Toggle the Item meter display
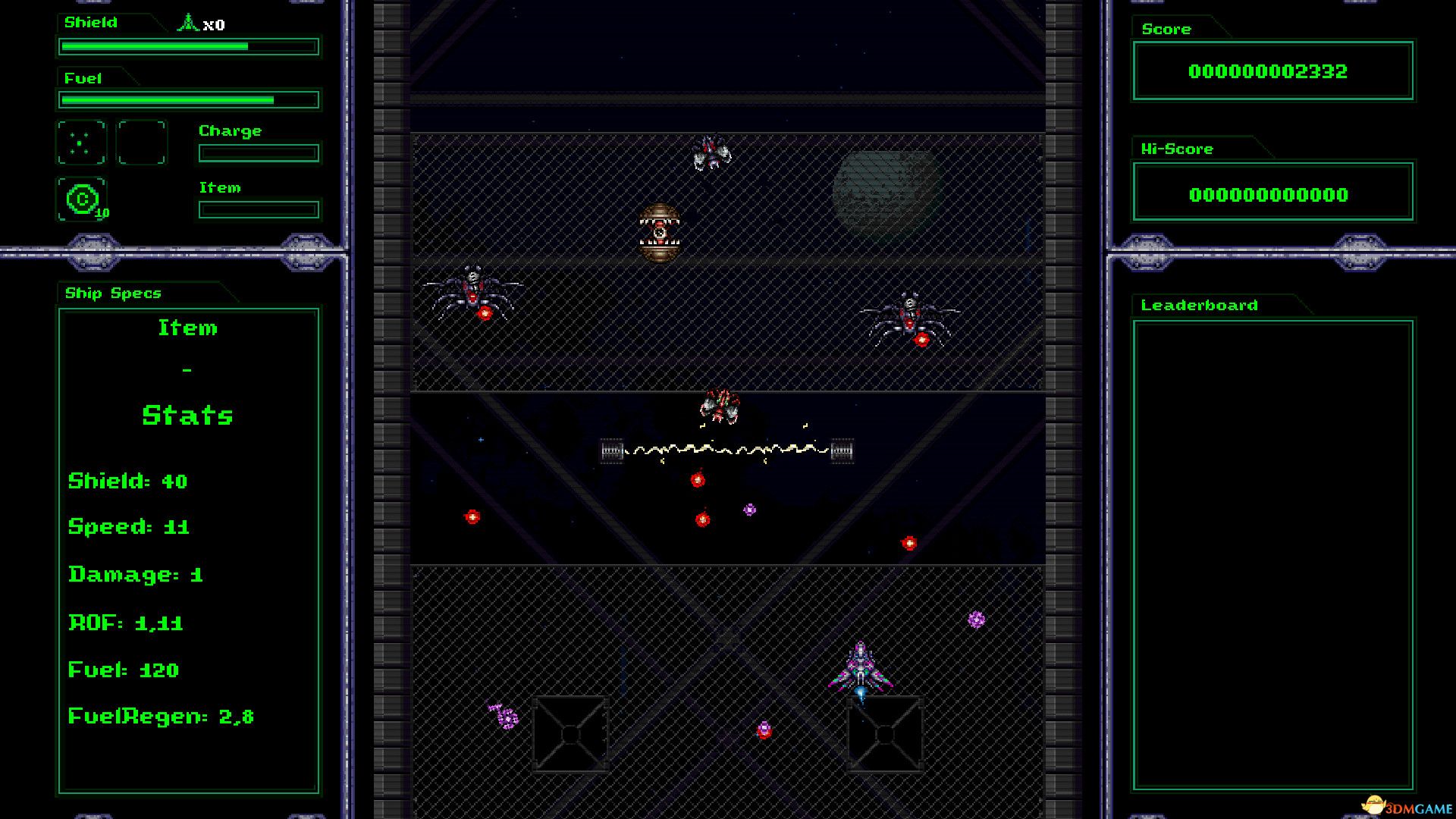This screenshot has width=1456, height=819. tap(258, 209)
